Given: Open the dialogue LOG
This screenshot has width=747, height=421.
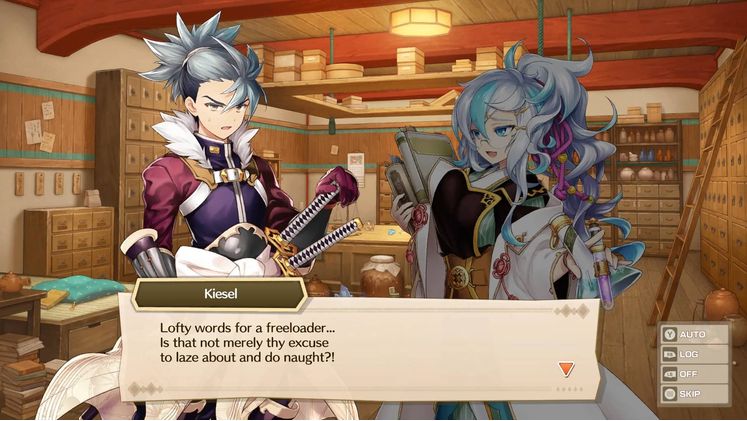Looking at the screenshot, I should (x=692, y=354).
